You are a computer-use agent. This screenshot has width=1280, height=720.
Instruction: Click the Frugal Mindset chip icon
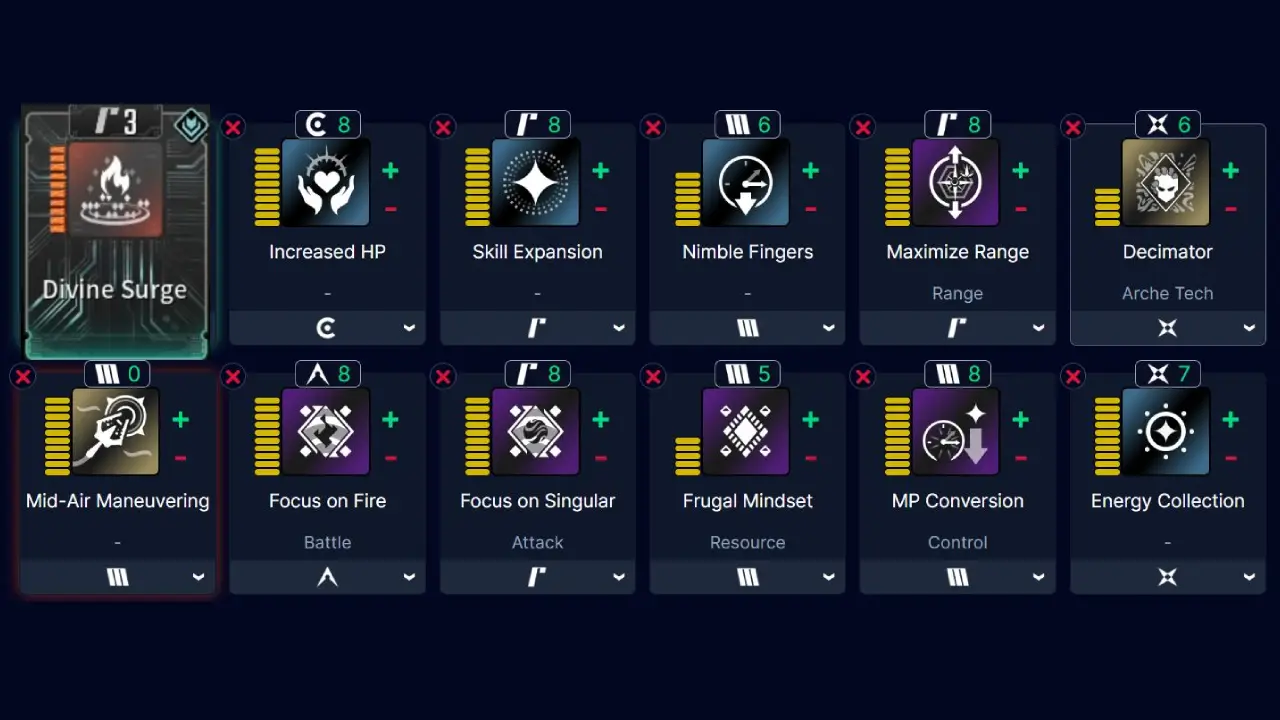coord(747,432)
